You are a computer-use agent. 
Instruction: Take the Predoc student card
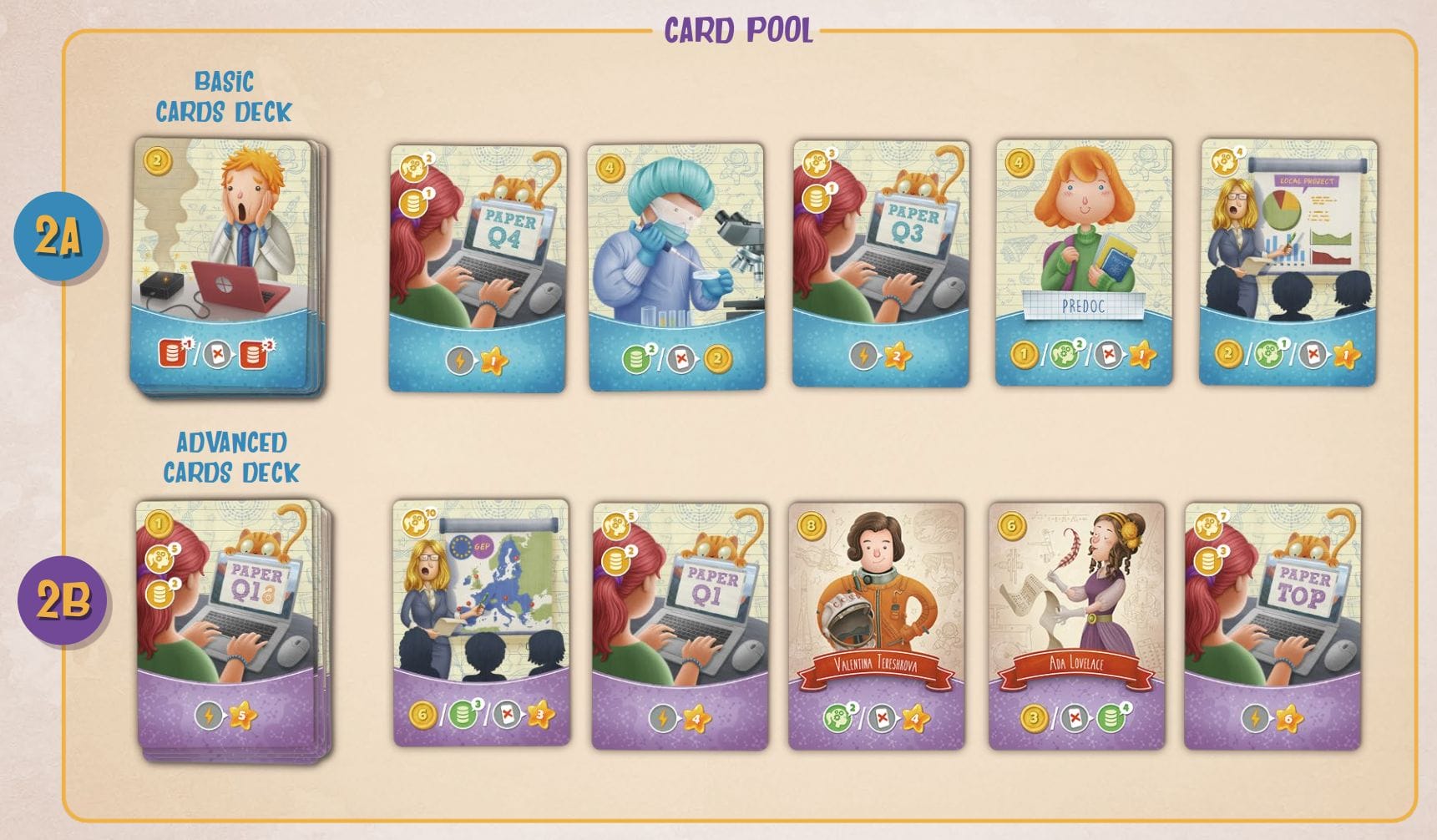(1084, 264)
